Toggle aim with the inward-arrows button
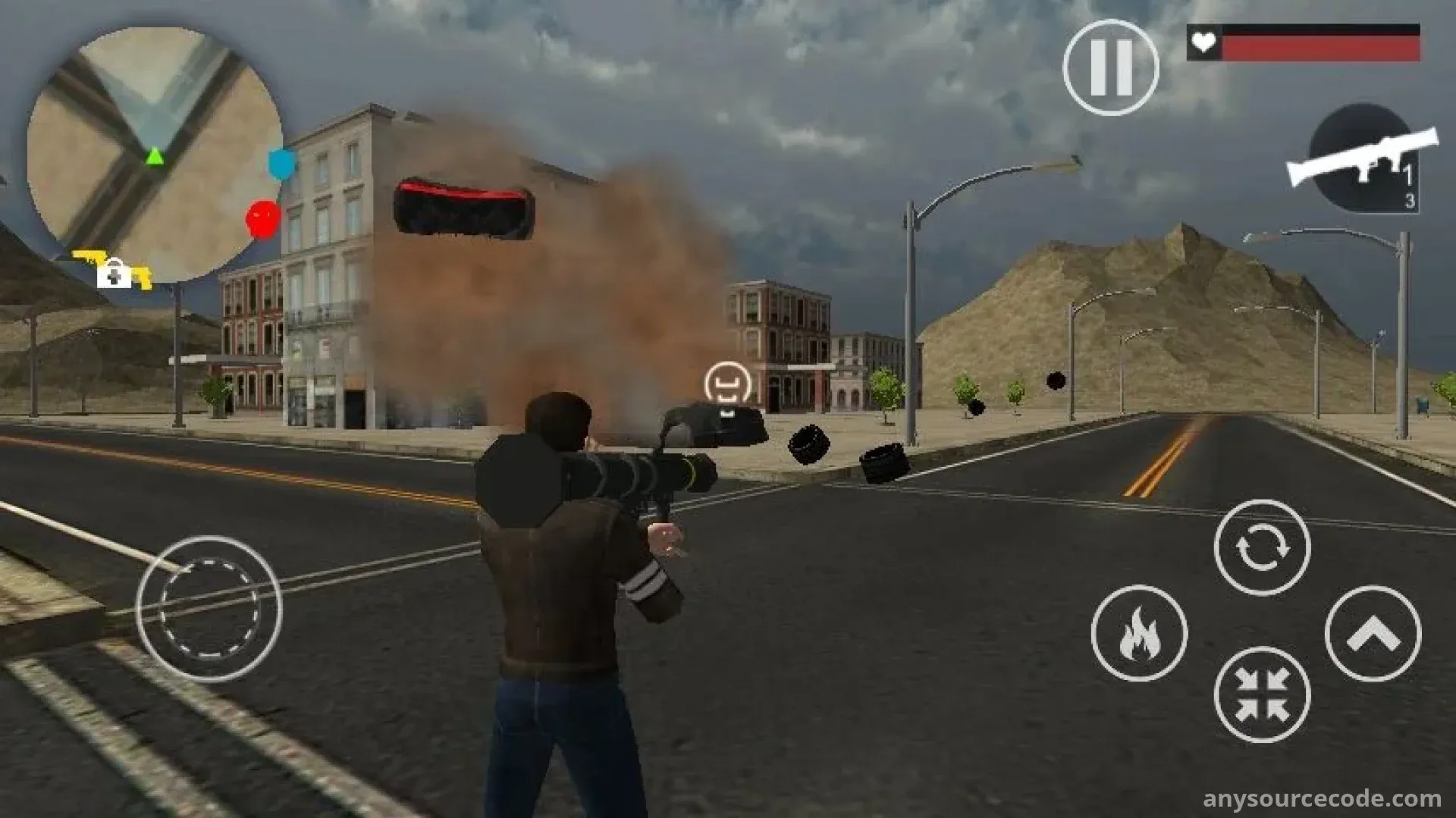1456x818 pixels. 1262,694
